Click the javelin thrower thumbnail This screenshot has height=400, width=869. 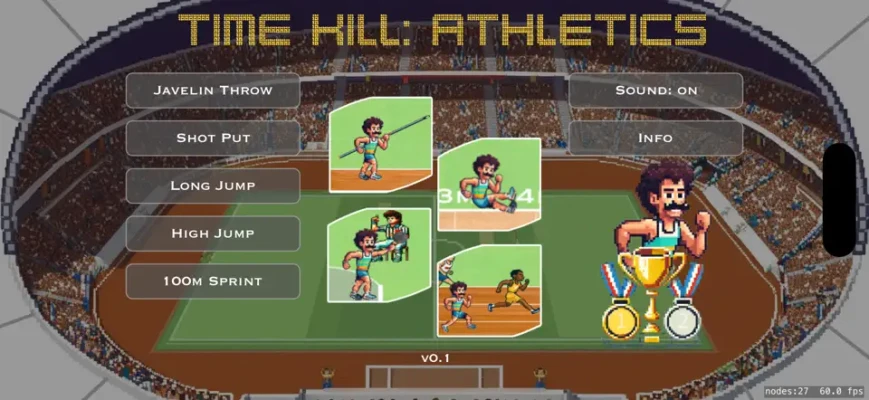coord(380,143)
